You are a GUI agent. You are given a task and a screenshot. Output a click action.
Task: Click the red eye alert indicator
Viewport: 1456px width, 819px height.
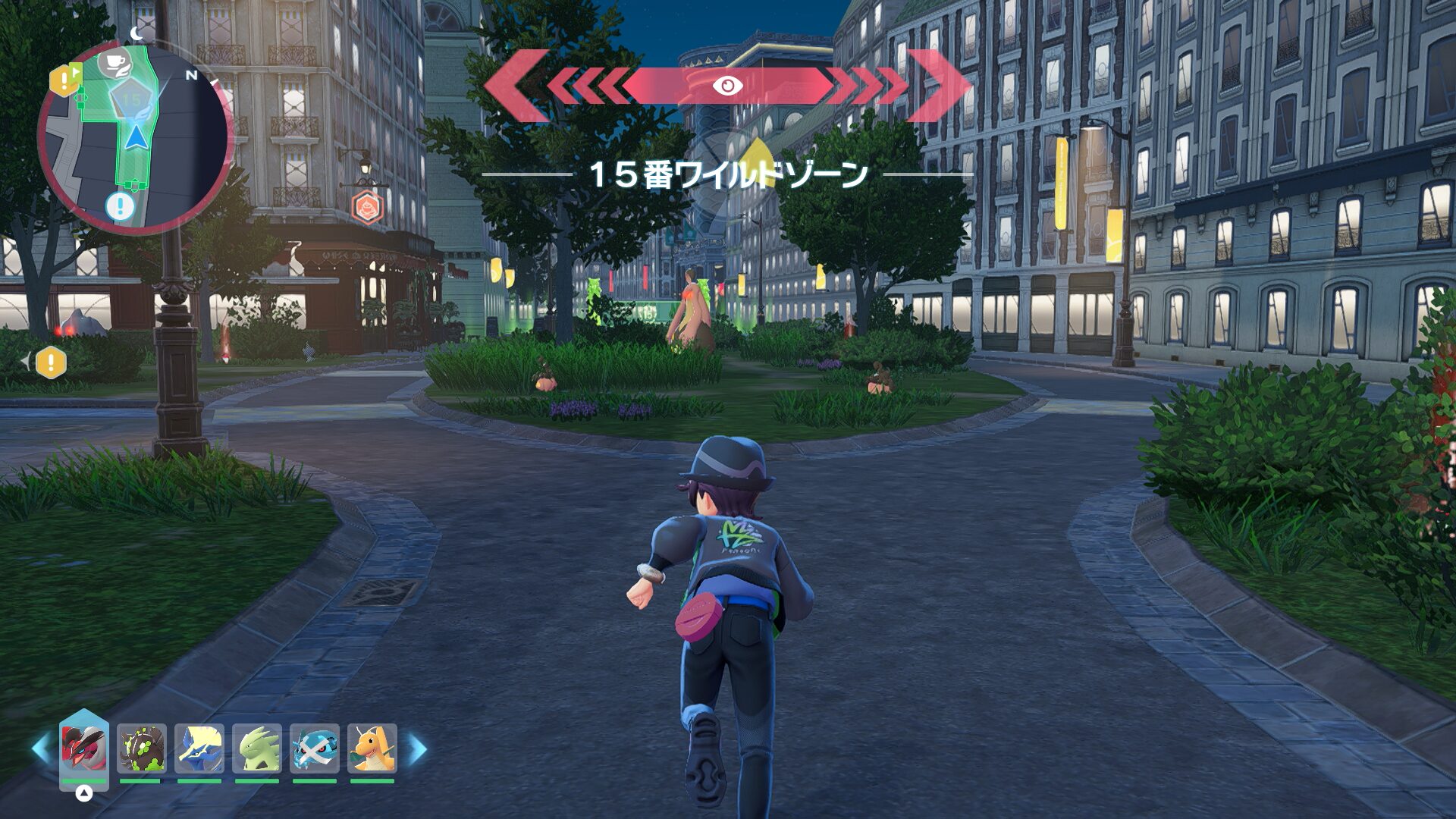click(727, 86)
